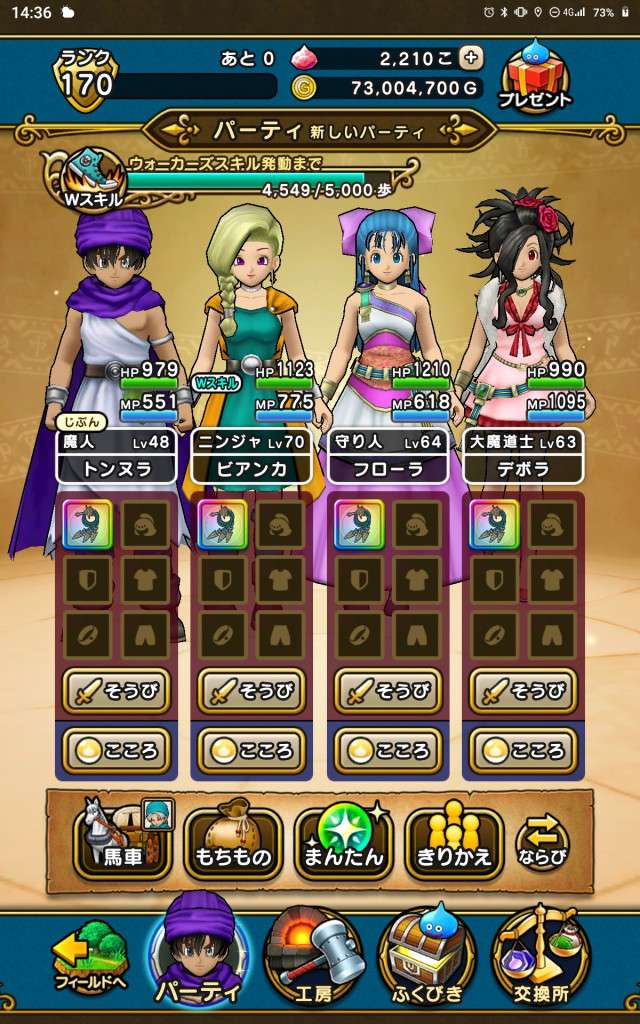Open トンヌラ's こころ menu
Screen dimensions: 640x1024
pos(116,750)
